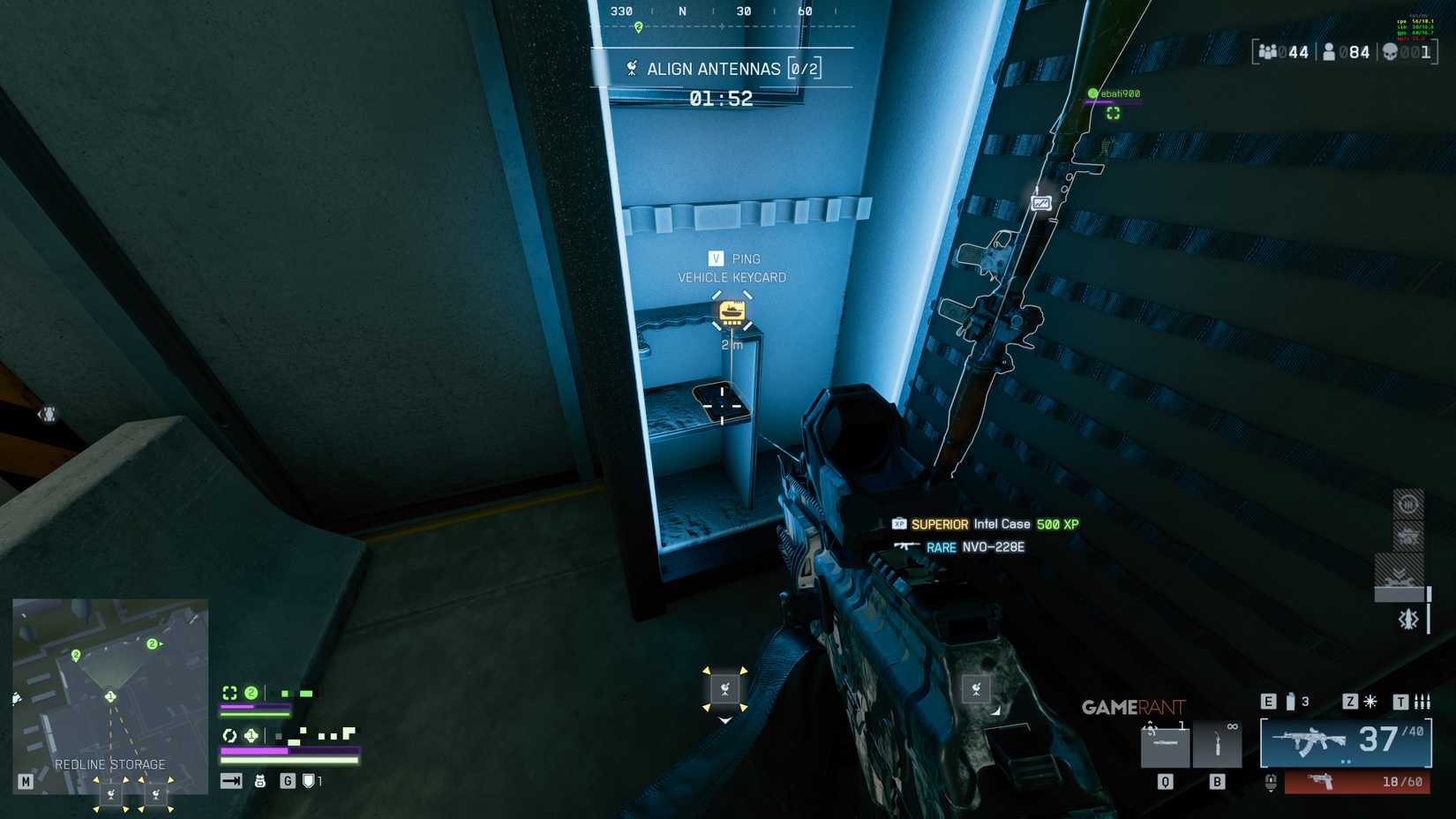
Task: Click the flashlight icon next to the Z keybind
Action: 1369,702
